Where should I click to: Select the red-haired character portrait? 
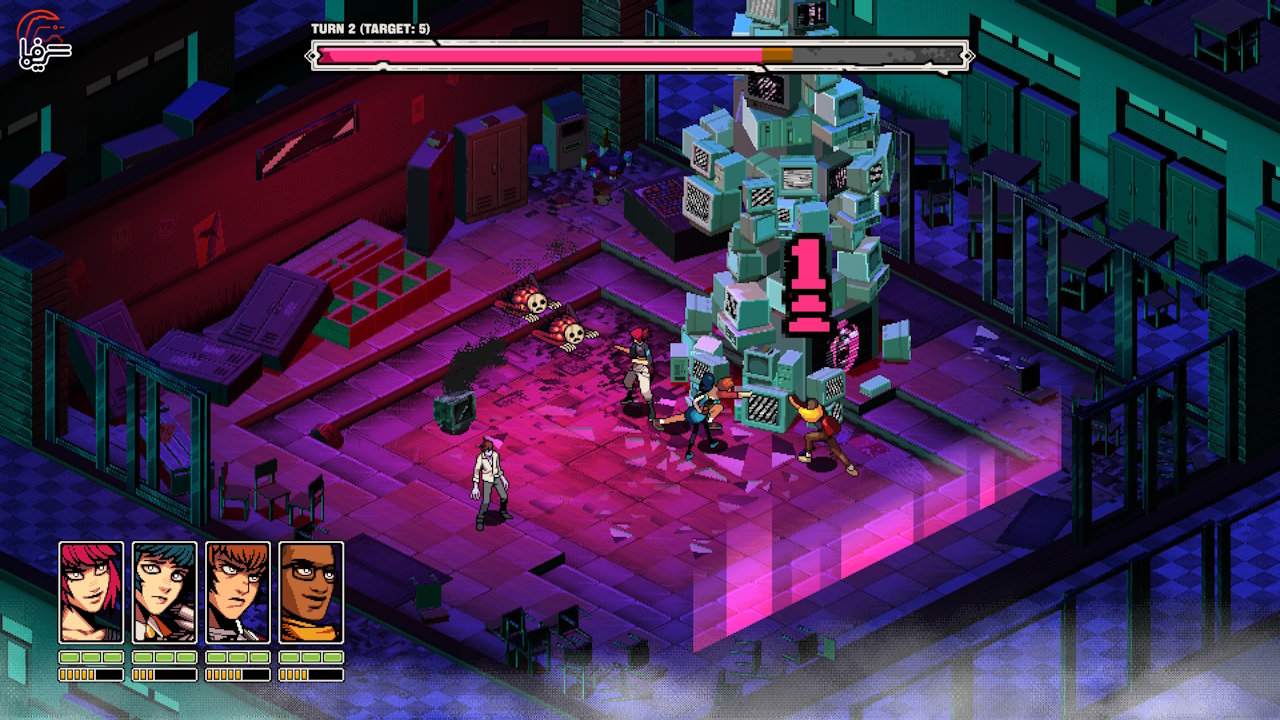click(x=91, y=592)
